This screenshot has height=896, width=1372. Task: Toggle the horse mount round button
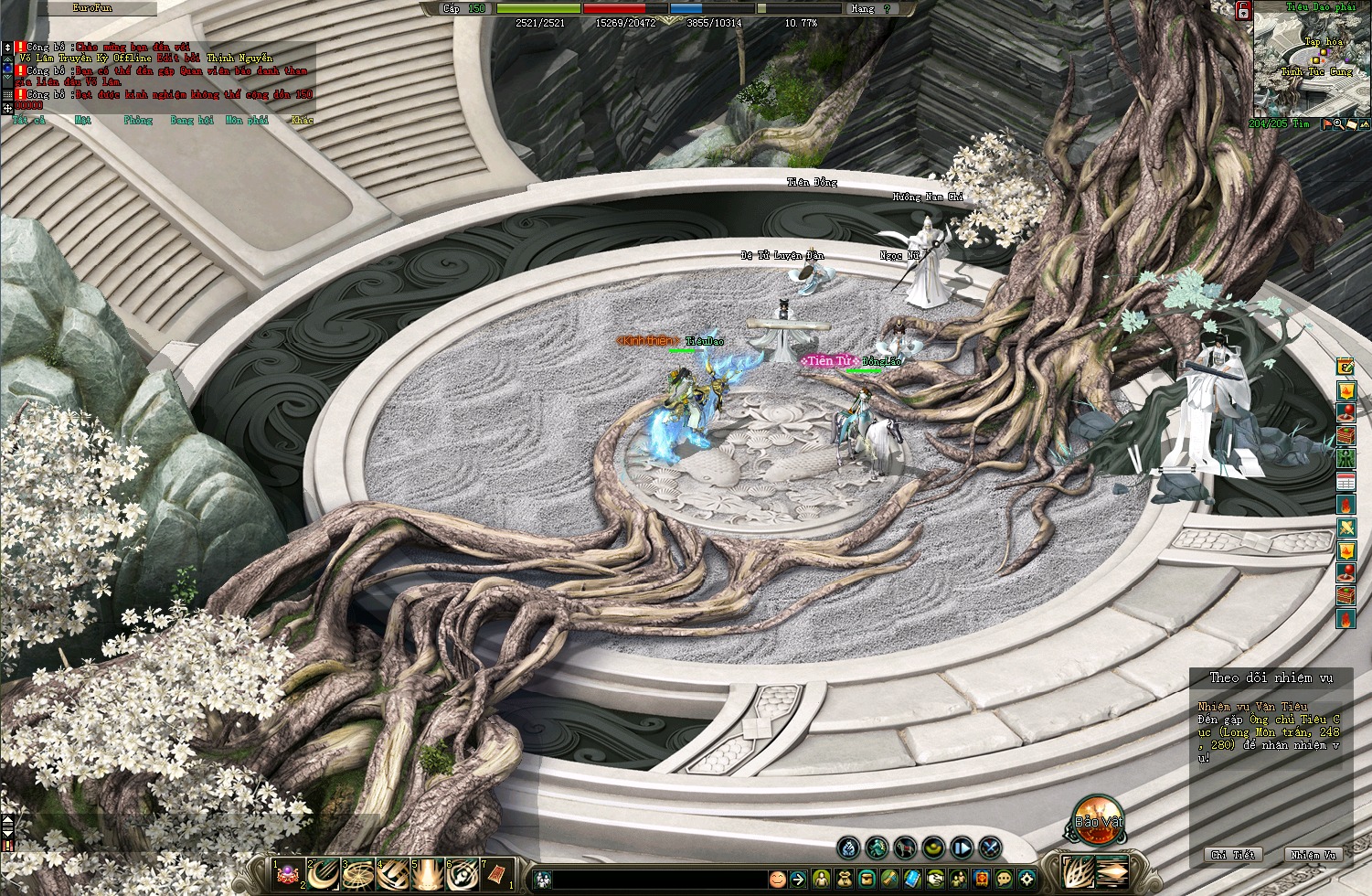click(x=905, y=848)
